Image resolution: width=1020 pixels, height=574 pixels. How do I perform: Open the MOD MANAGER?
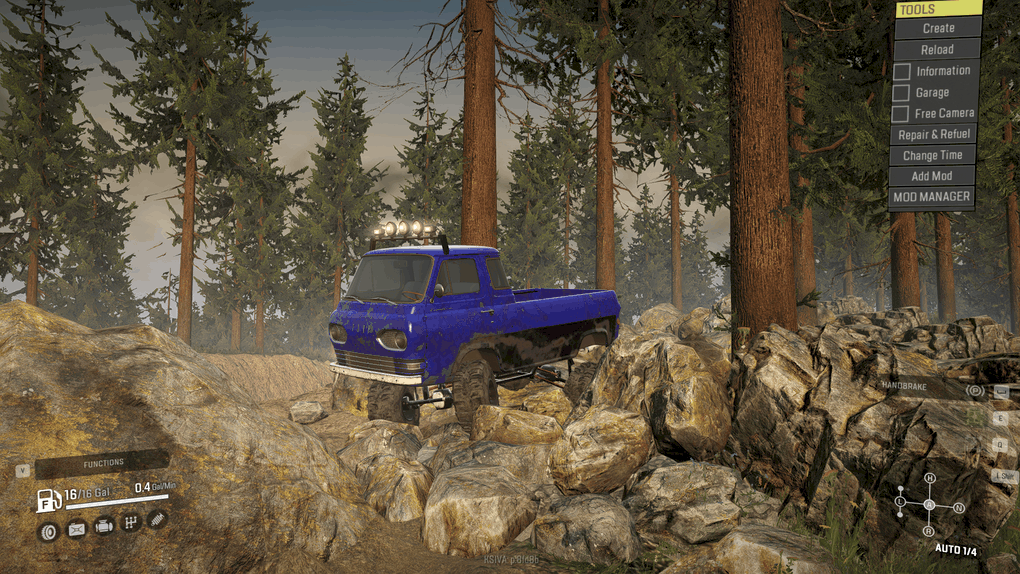(x=931, y=197)
